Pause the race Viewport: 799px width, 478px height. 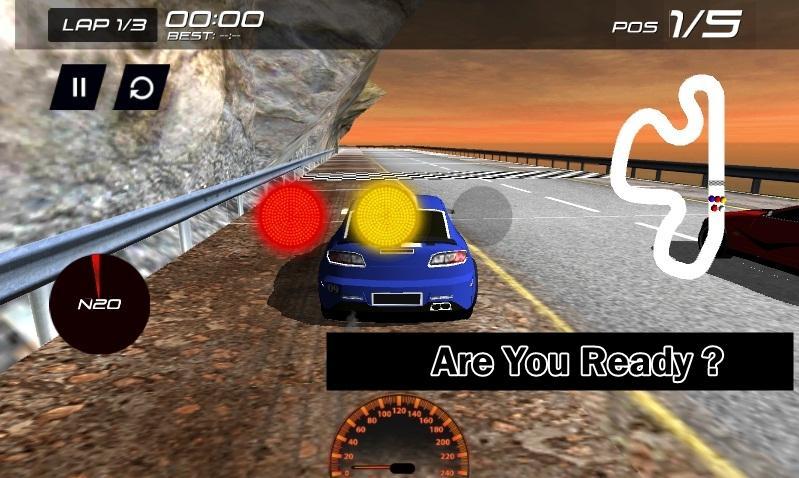click(78, 88)
